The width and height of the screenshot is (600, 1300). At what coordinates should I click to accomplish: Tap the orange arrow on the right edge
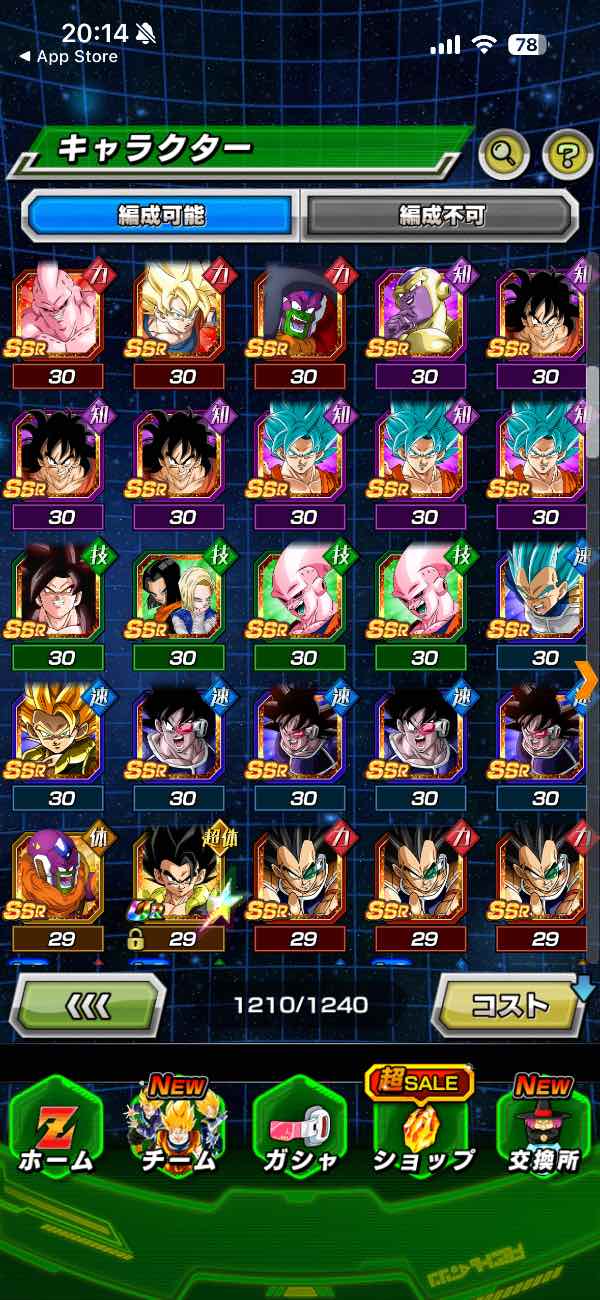587,677
